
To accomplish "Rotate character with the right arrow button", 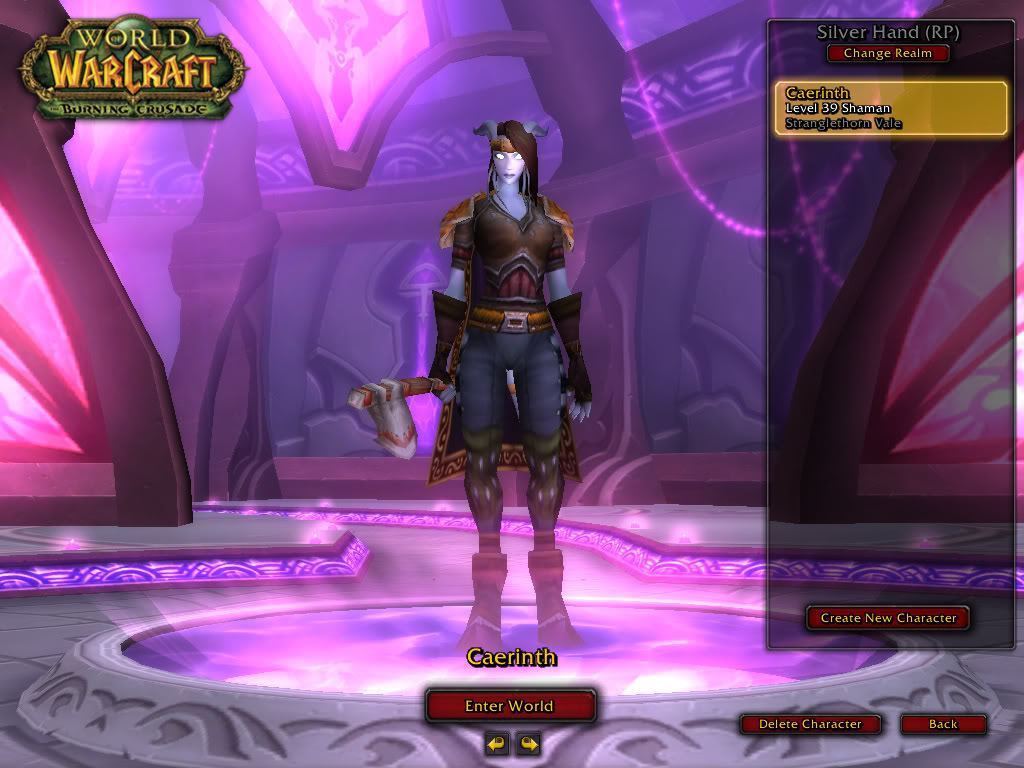I will coord(528,743).
